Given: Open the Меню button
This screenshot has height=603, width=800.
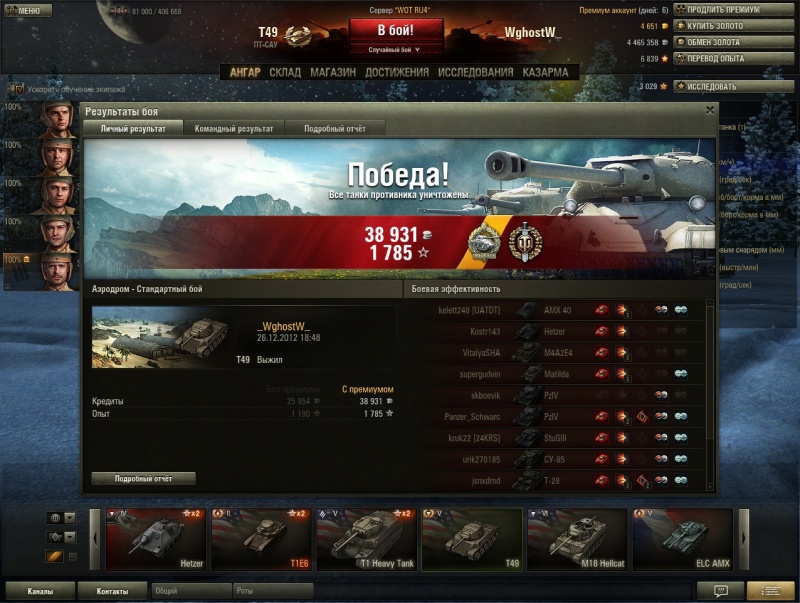Looking at the screenshot, I should click(x=27, y=10).
